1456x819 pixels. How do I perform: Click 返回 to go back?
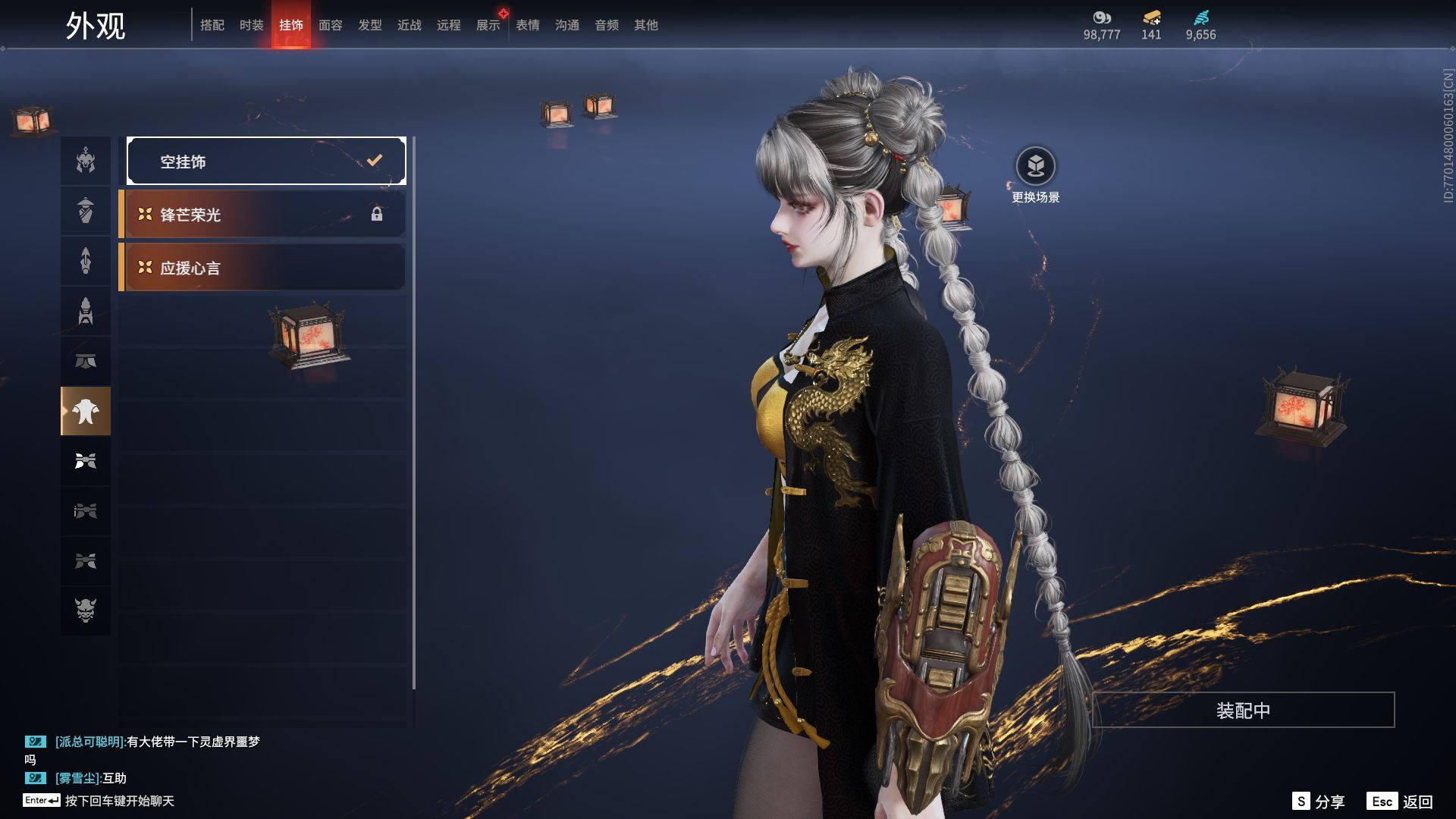(x=1400, y=802)
